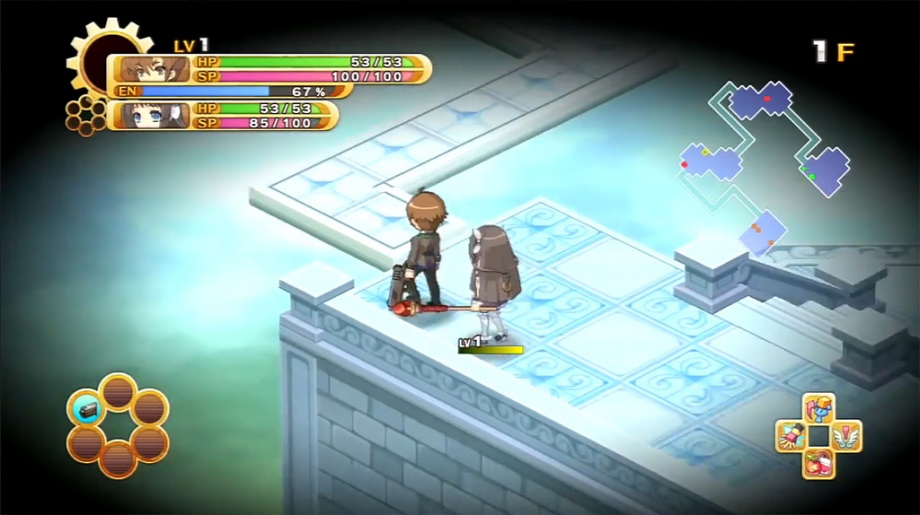Choose the pickaxe and block shortcut icon

[x=818, y=408]
